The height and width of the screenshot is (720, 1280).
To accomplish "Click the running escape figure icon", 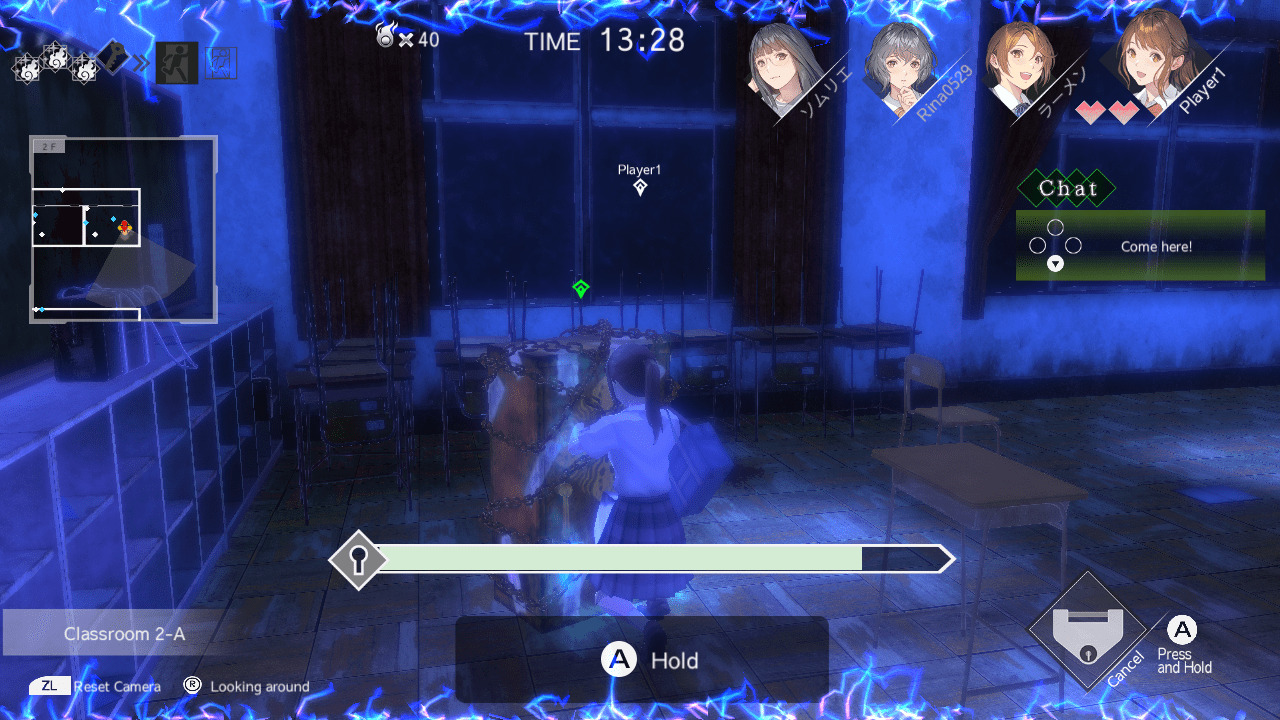I will click(176, 60).
